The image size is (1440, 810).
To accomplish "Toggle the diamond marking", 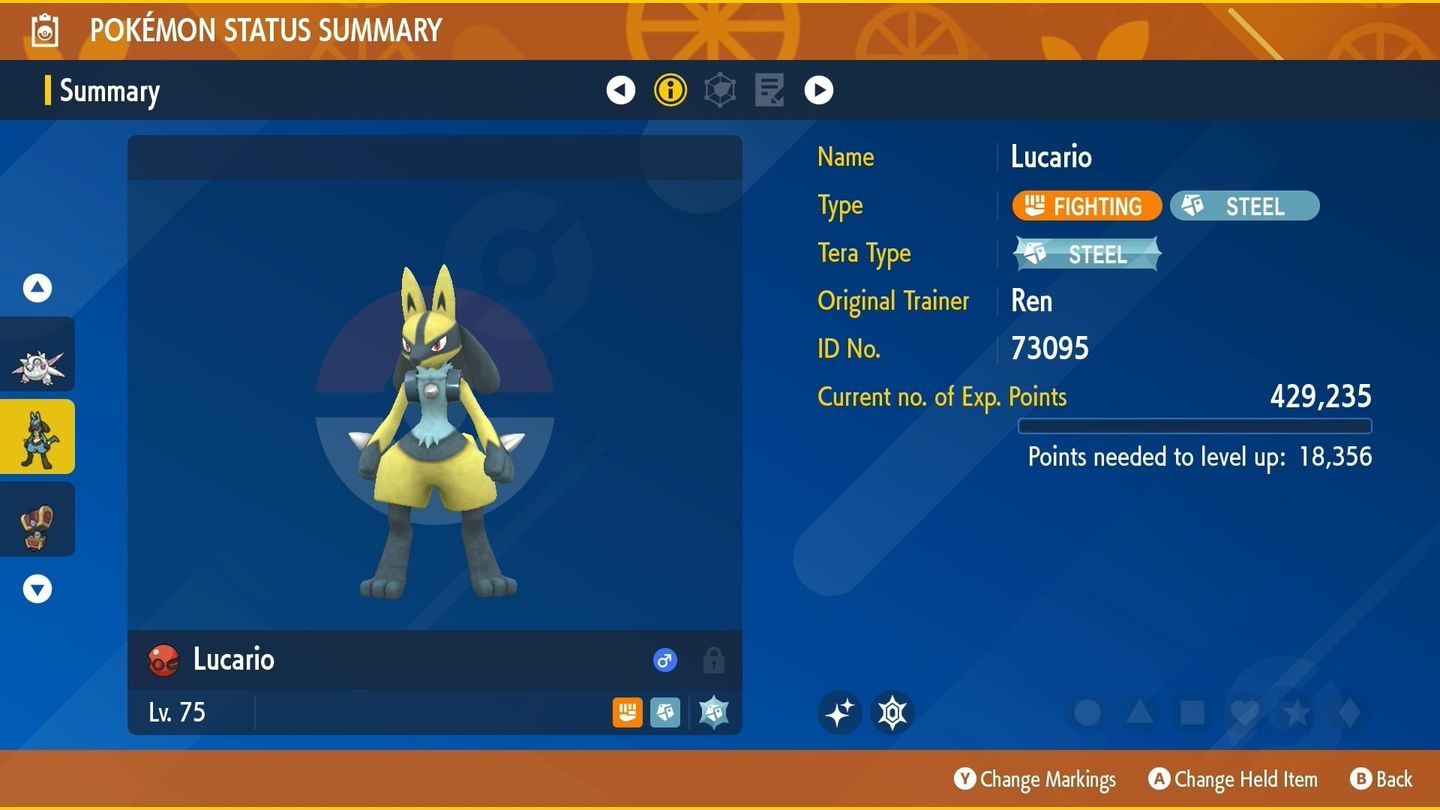I will [x=1349, y=713].
